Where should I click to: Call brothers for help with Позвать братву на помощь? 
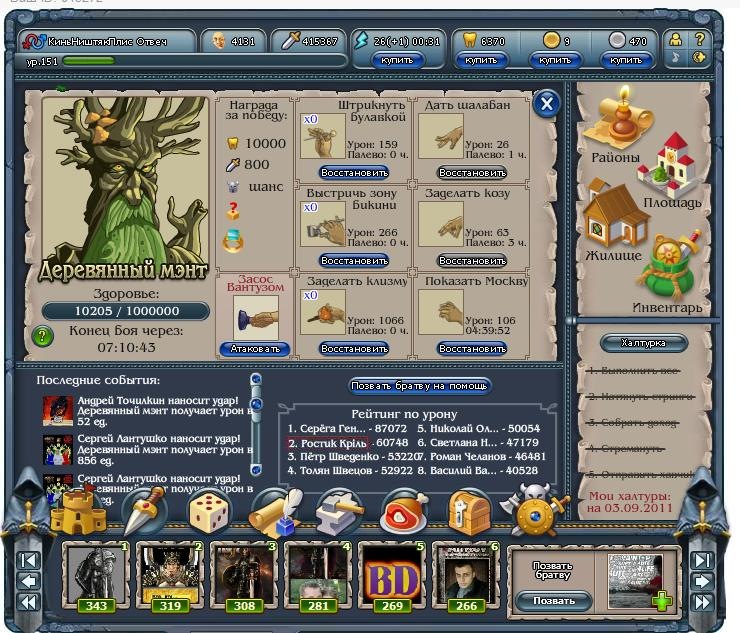point(420,386)
